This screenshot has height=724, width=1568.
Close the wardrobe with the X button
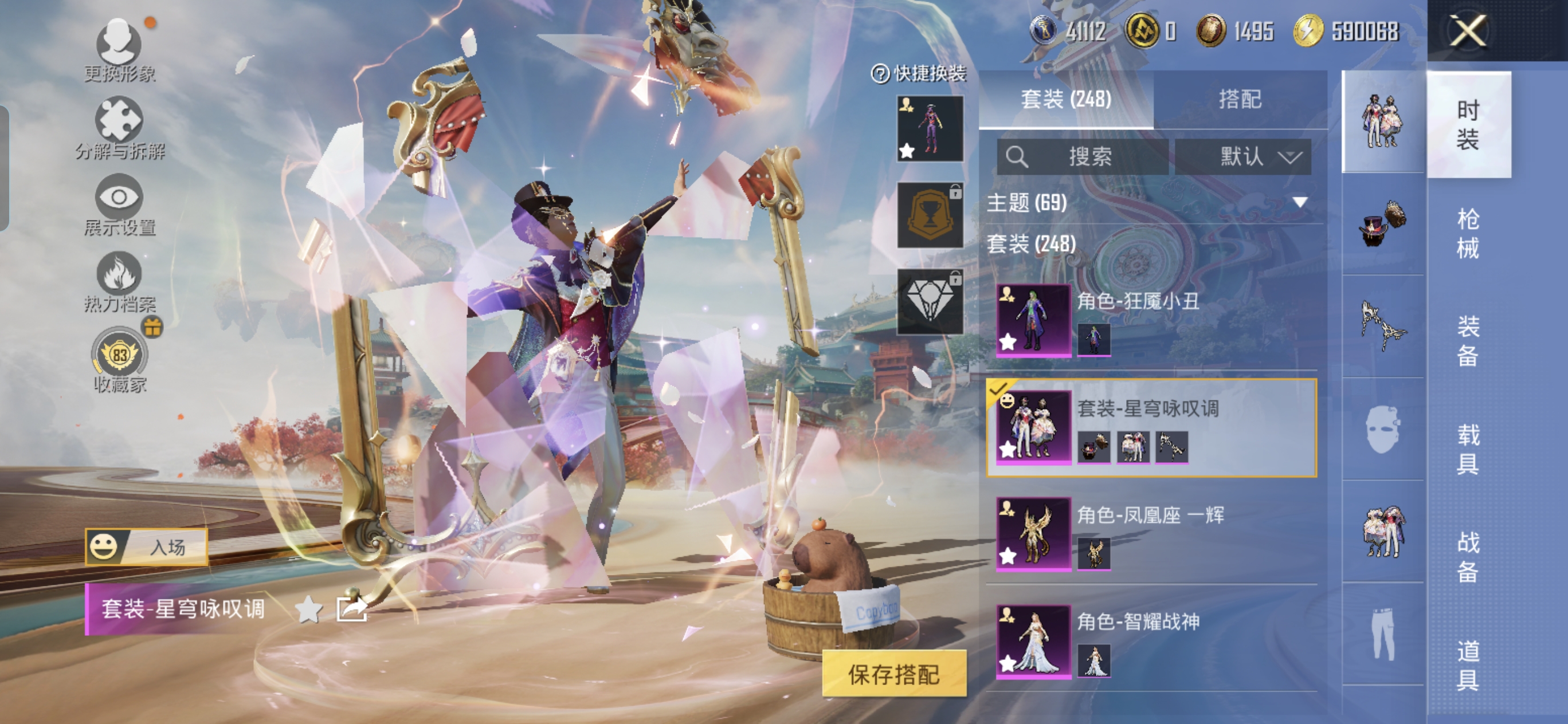point(1468,30)
